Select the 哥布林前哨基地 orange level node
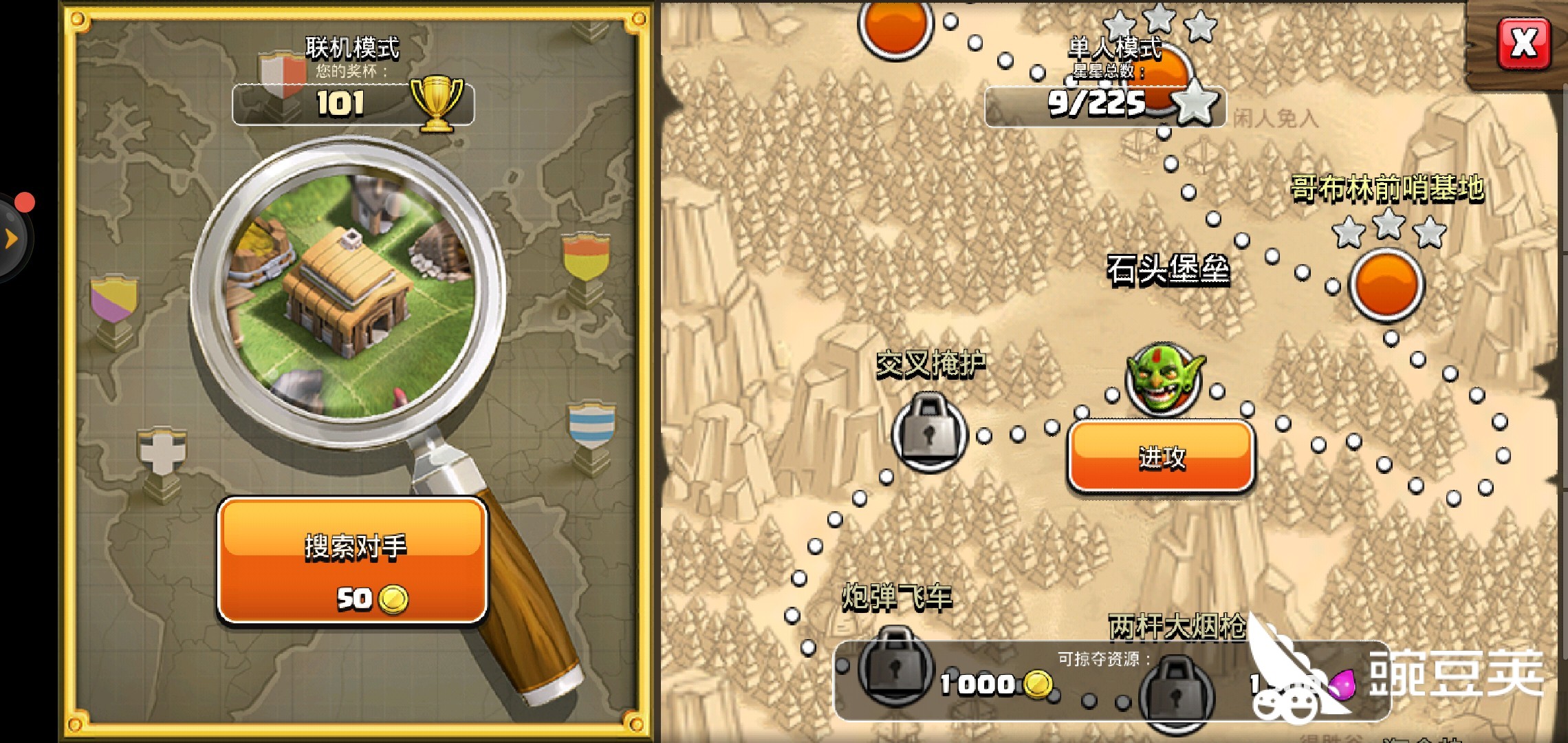The width and height of the screenshot is (1568, 743). pos(1386,285)
